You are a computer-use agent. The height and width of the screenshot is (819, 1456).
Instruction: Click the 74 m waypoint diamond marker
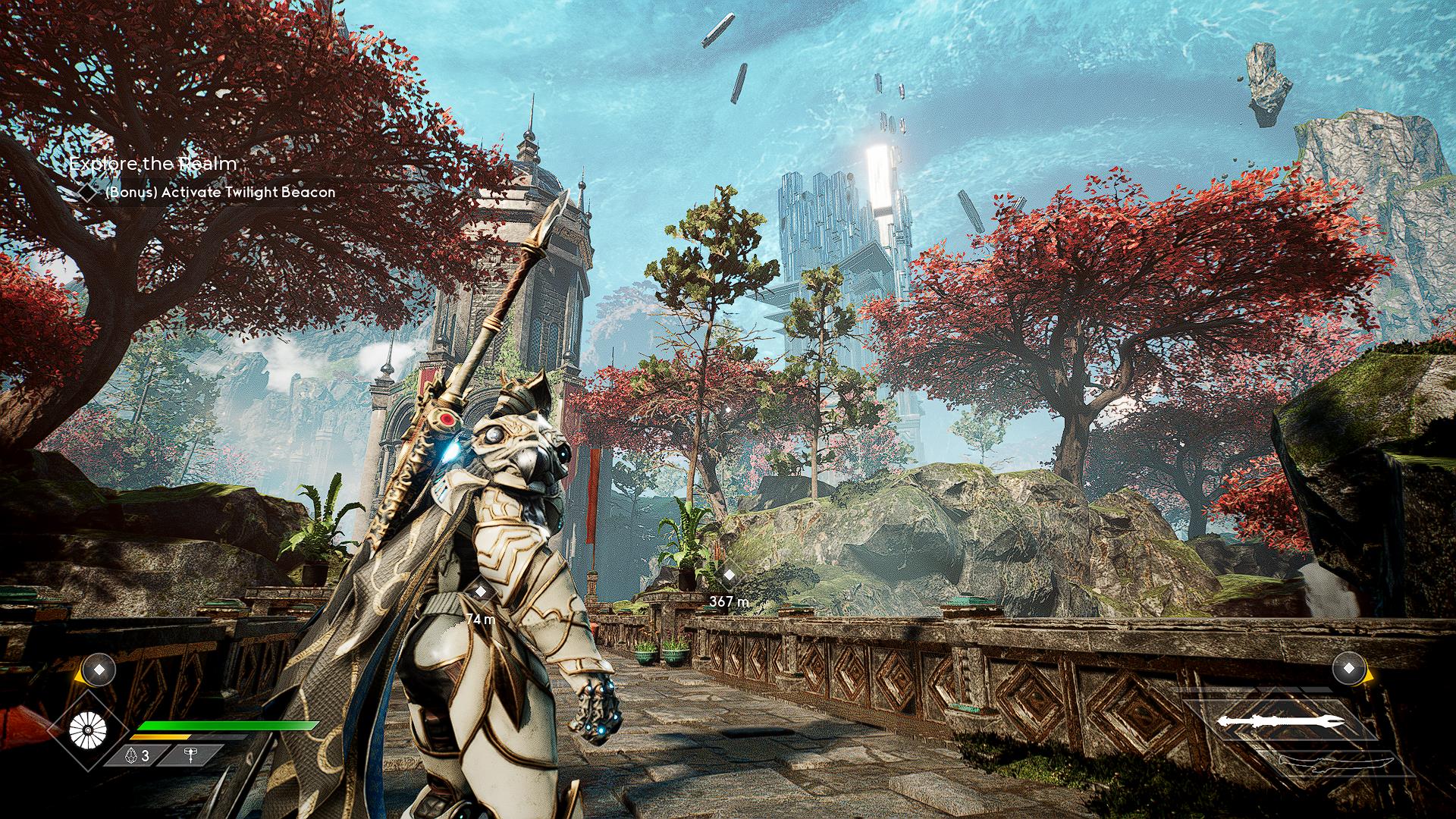coord(480,592)
